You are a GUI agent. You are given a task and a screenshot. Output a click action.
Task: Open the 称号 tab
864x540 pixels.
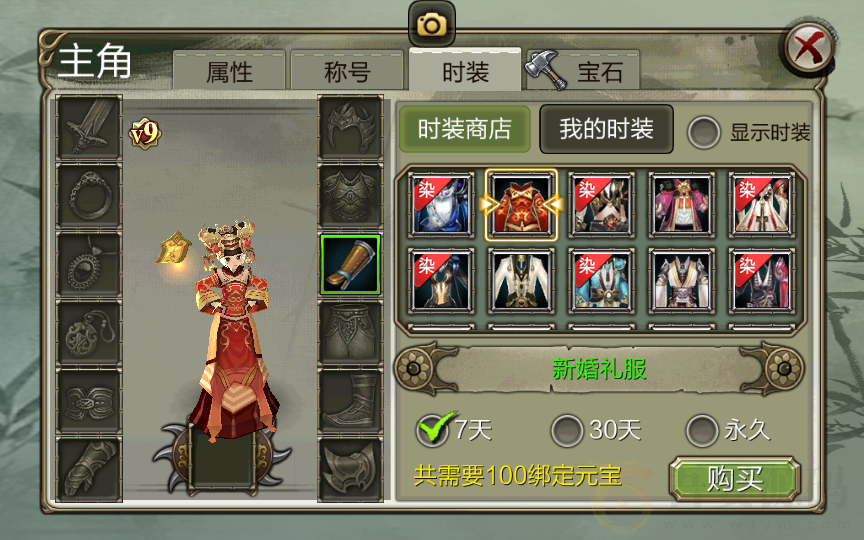point(347,72)
